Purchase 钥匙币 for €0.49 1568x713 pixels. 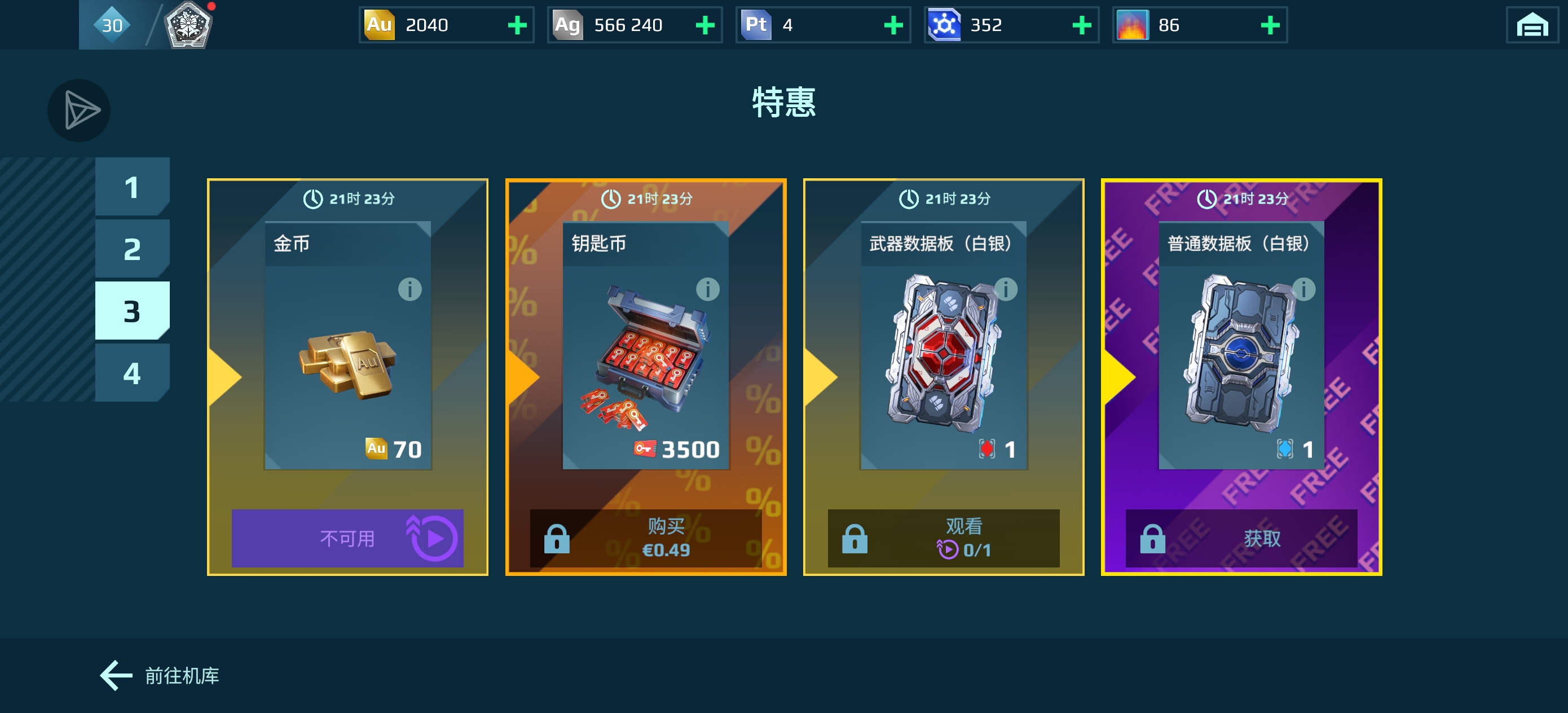[646, 538]
